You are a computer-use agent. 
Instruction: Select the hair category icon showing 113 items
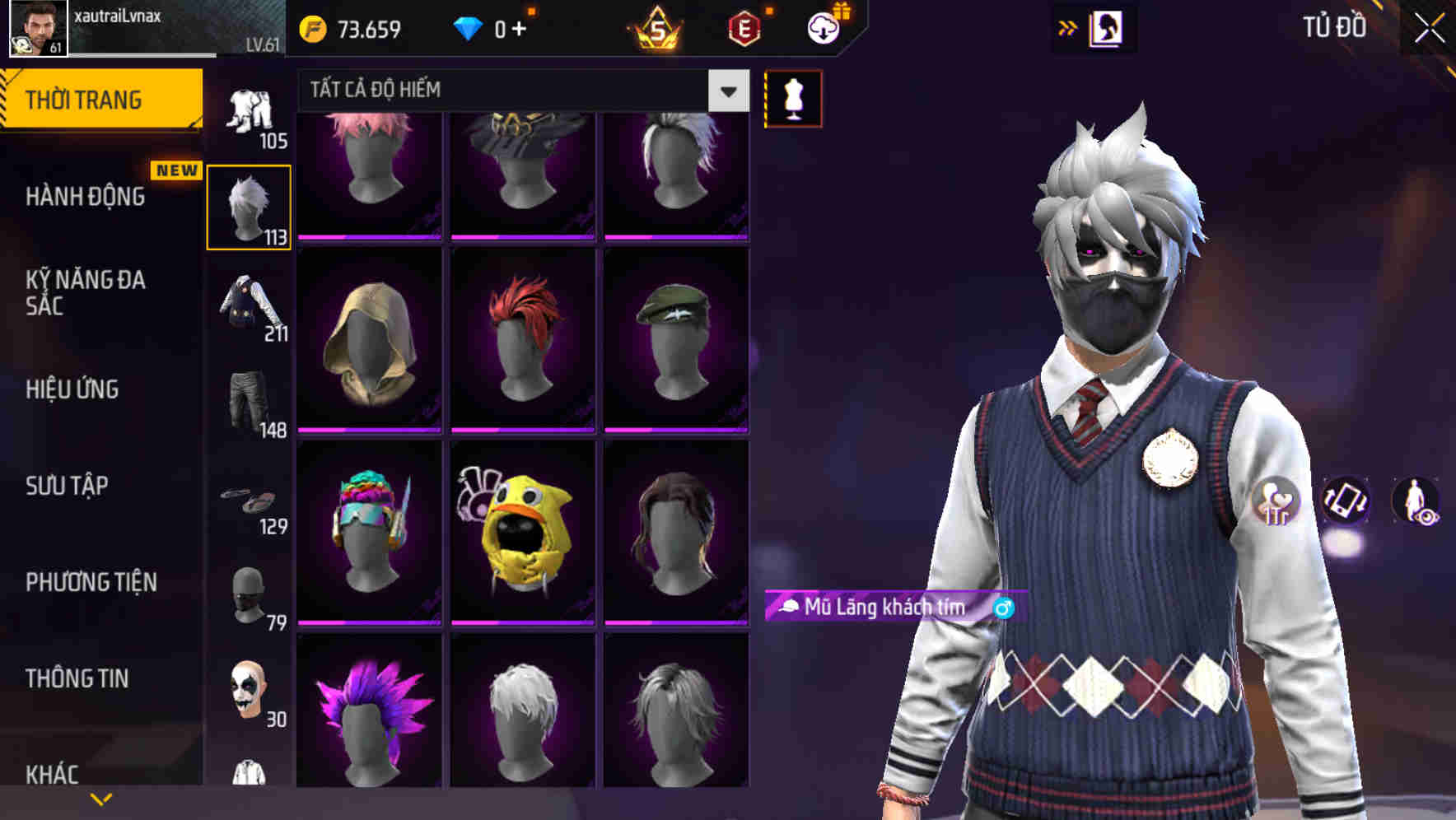[x=250, y=206]
